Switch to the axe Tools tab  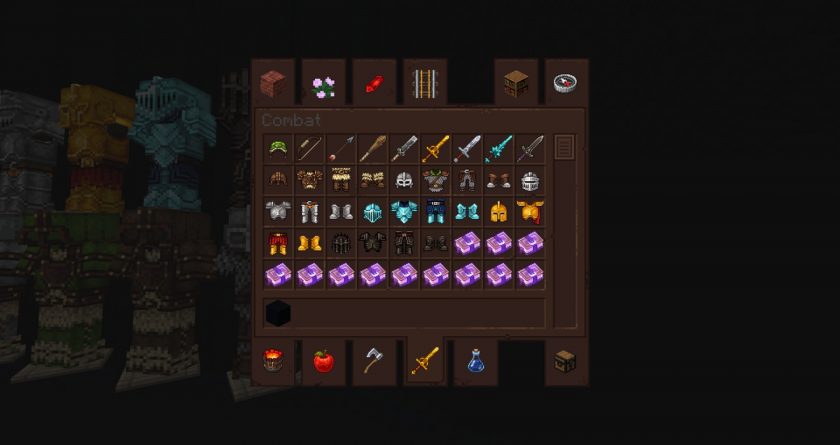pos(374,361)
